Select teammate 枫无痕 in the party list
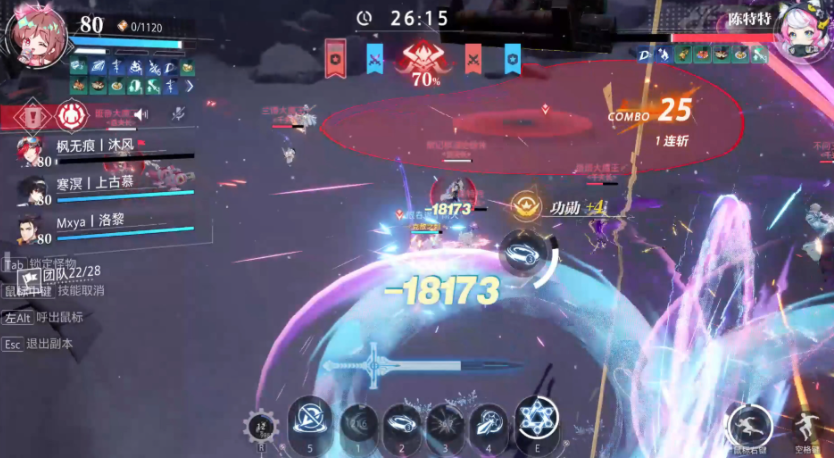 click(93, 146)
